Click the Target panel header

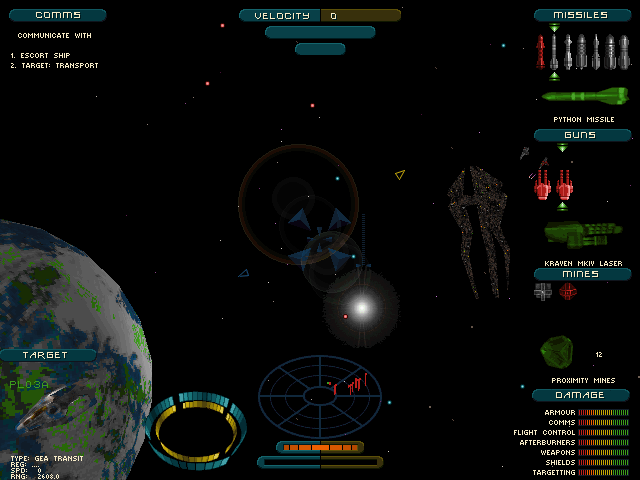pyautogui.click(x=47, y=355)
